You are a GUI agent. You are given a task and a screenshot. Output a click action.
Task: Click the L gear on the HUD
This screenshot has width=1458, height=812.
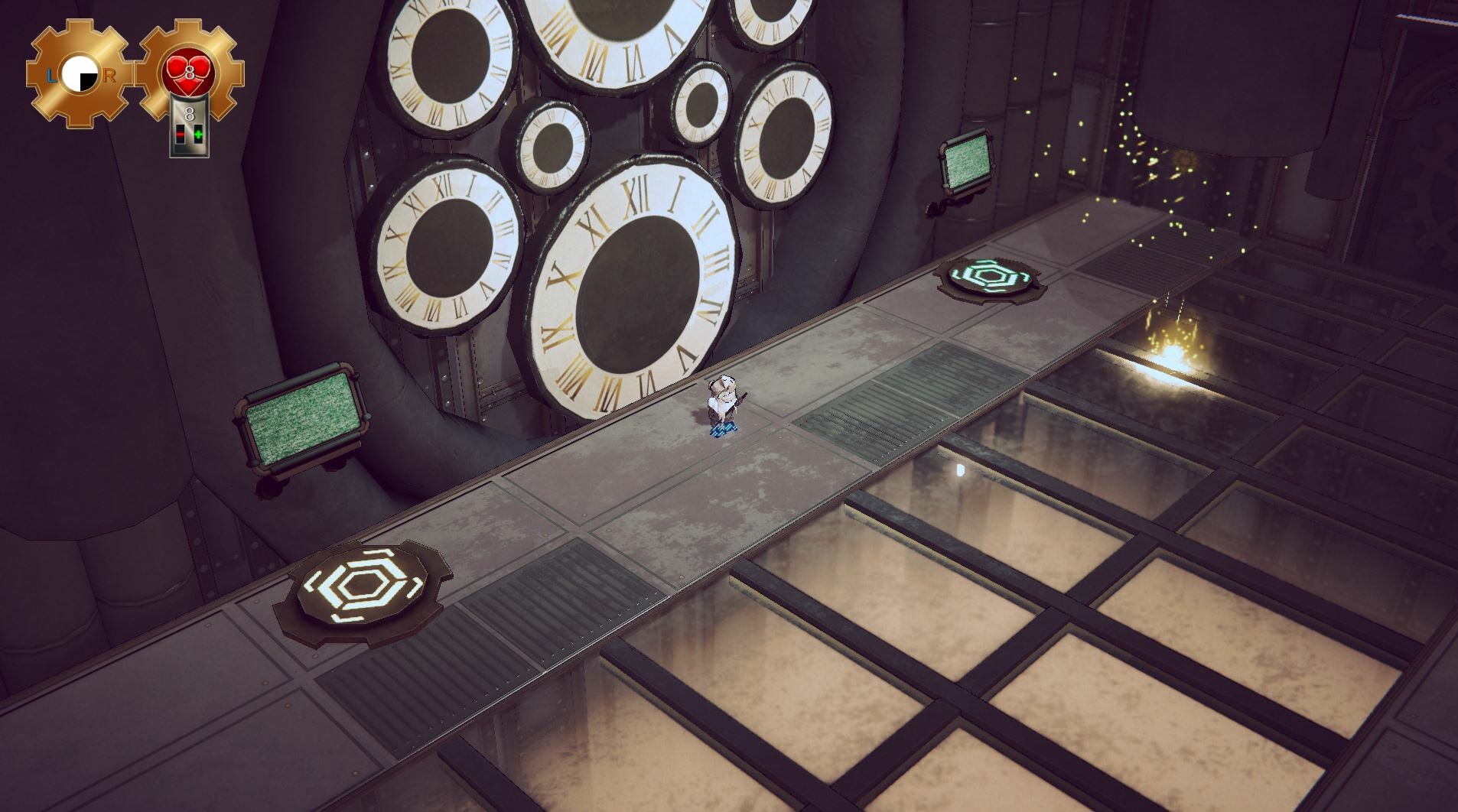point(52,75)
